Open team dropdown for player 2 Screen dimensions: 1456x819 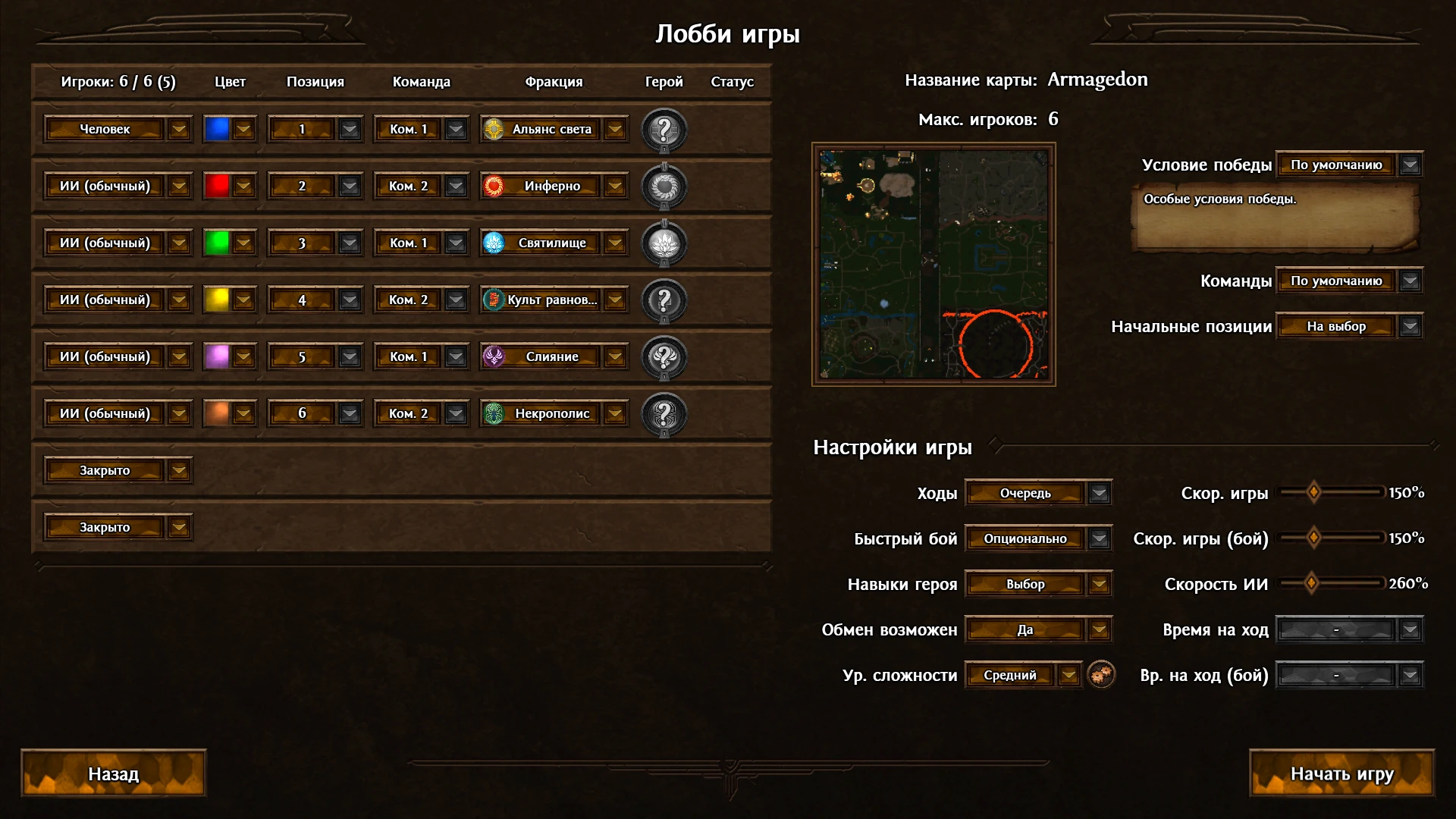(455, 186)
